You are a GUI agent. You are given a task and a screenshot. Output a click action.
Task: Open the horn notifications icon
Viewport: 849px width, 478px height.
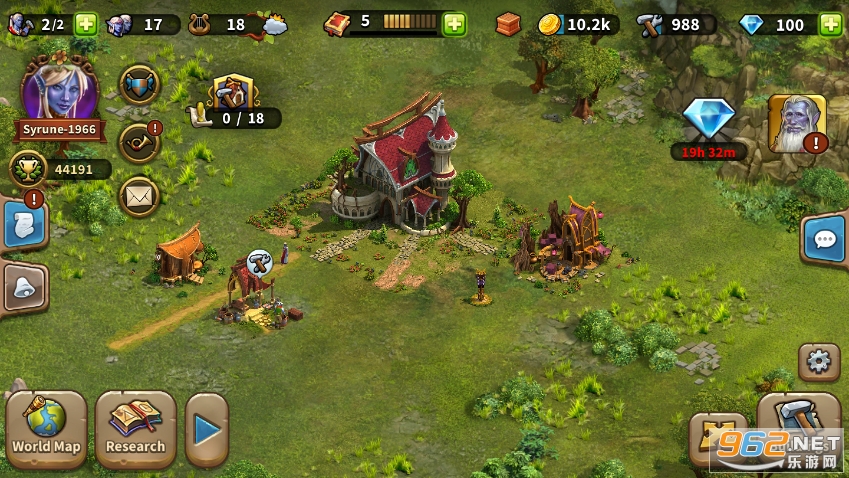(x=139, y=141)
